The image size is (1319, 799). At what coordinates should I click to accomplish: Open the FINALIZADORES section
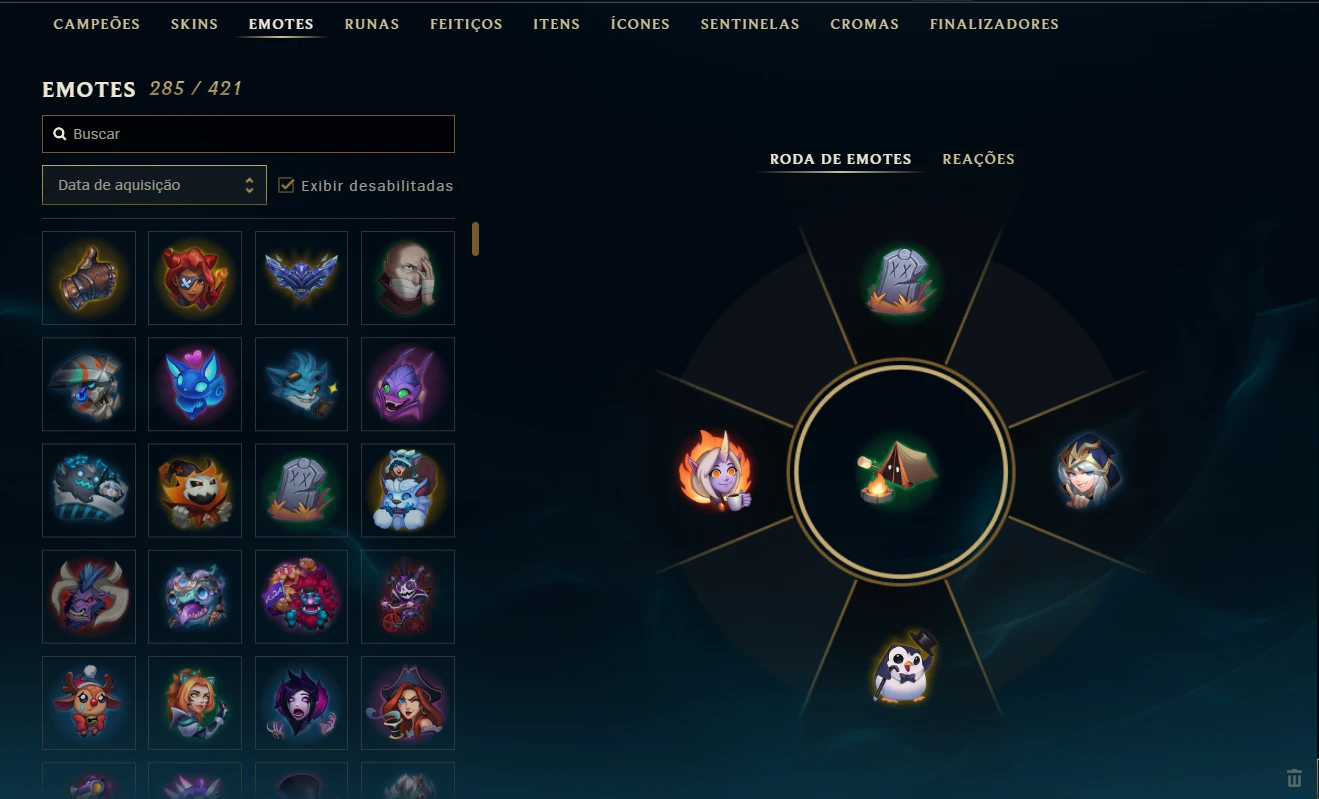pyautogui.click(x=994, y=23)
